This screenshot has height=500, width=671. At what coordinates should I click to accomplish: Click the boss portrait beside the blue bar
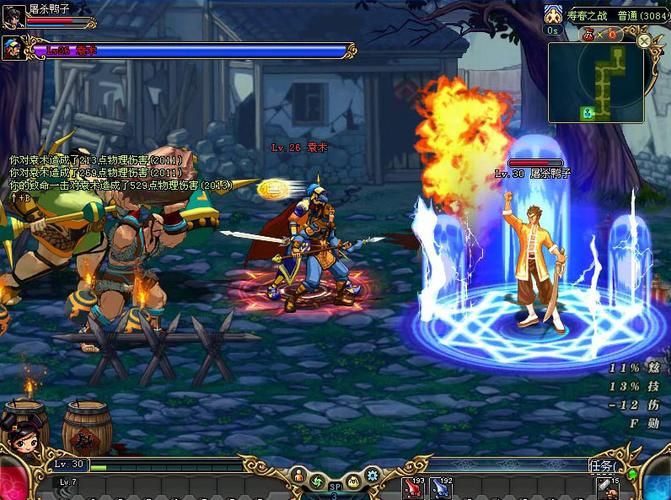pos(14,47)
